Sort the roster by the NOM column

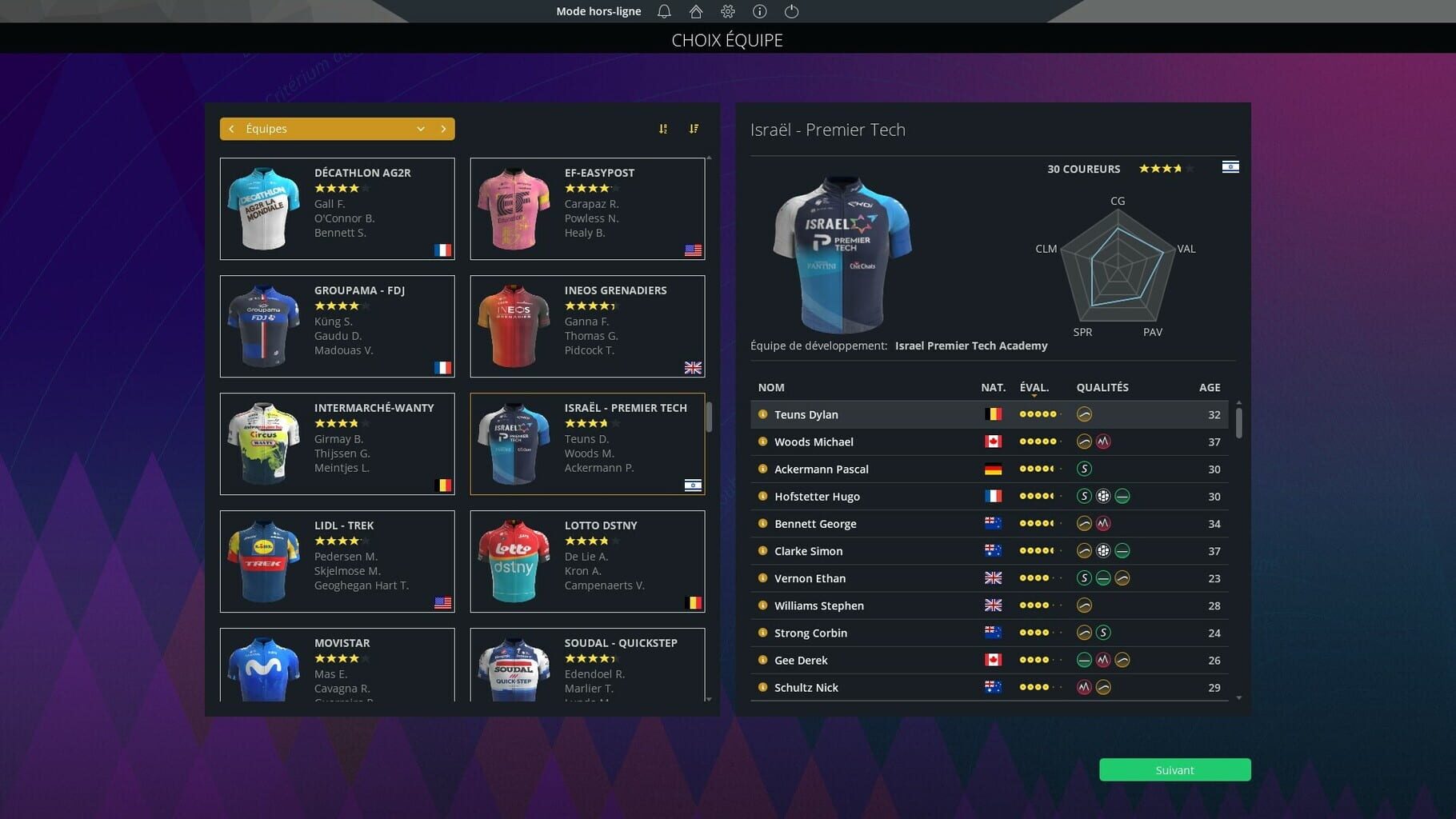[770, 387]
